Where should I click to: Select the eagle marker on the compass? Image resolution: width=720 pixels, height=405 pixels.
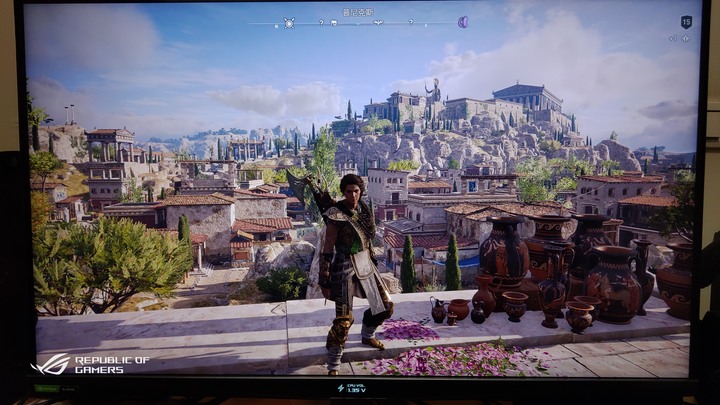click(x=379, y=22)
